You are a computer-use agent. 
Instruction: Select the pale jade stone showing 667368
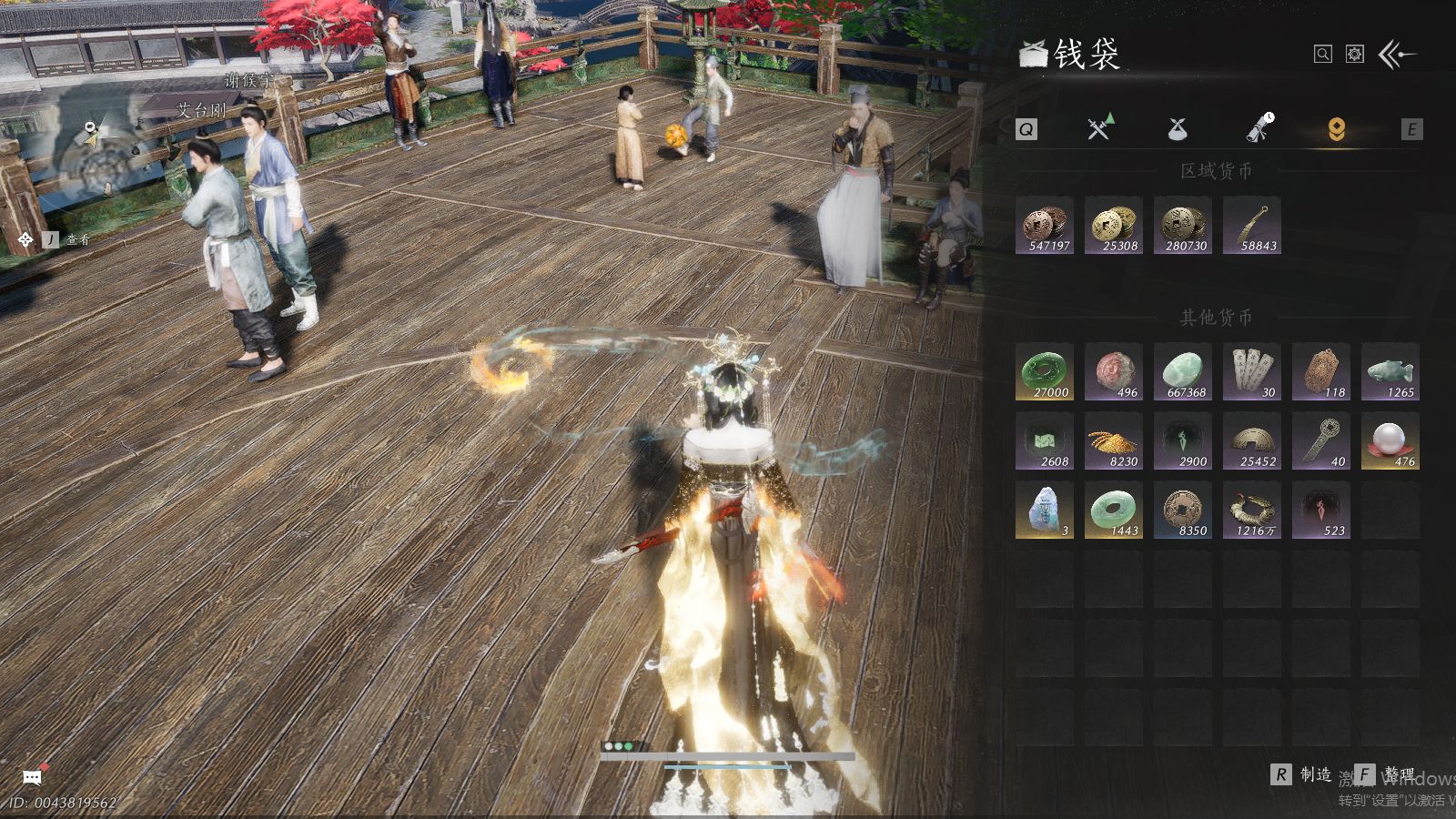(x=1183, y=371)
